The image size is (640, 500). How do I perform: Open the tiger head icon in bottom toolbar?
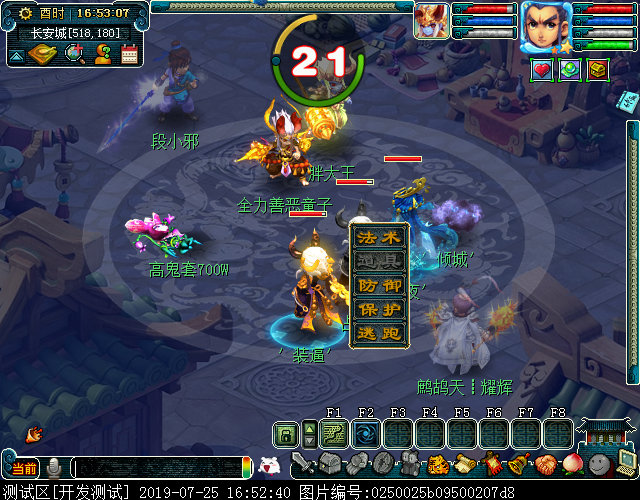pyautogui.click(x=438, y=464)
